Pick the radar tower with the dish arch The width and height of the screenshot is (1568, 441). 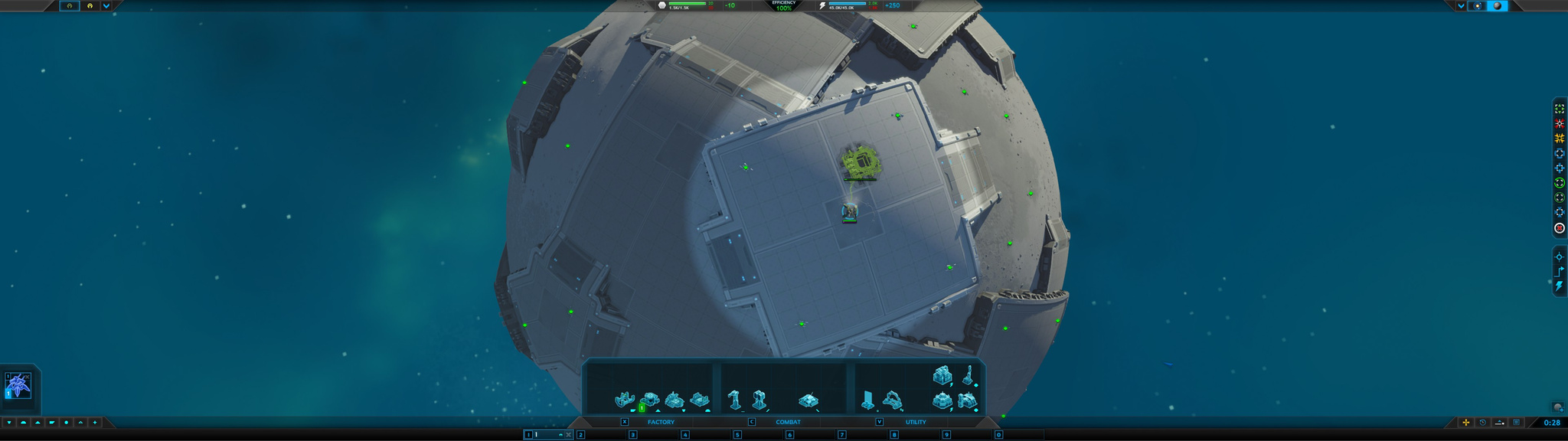(x=893, y=400)
